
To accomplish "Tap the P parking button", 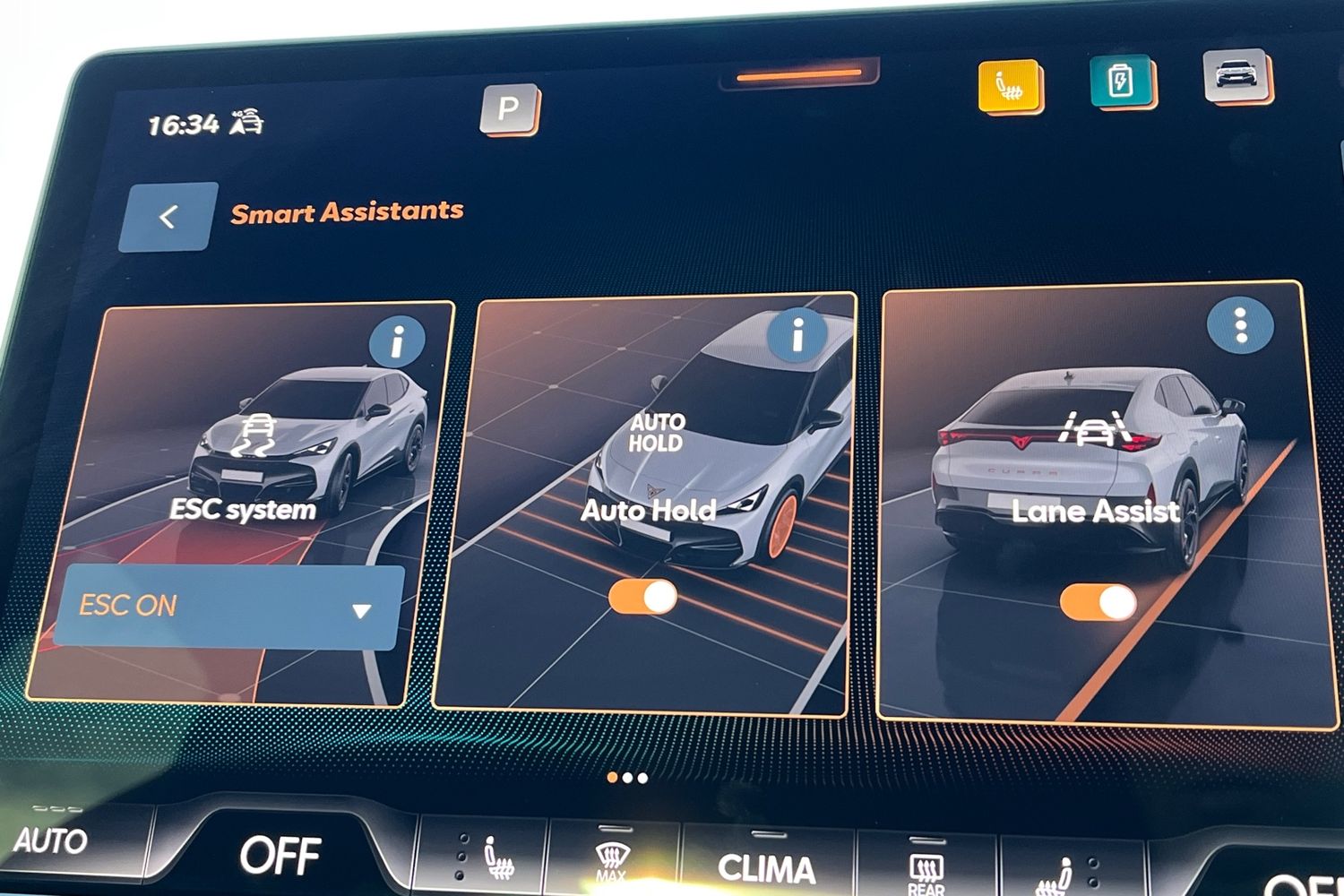I will pyautogui.click(x=508, y=109).
